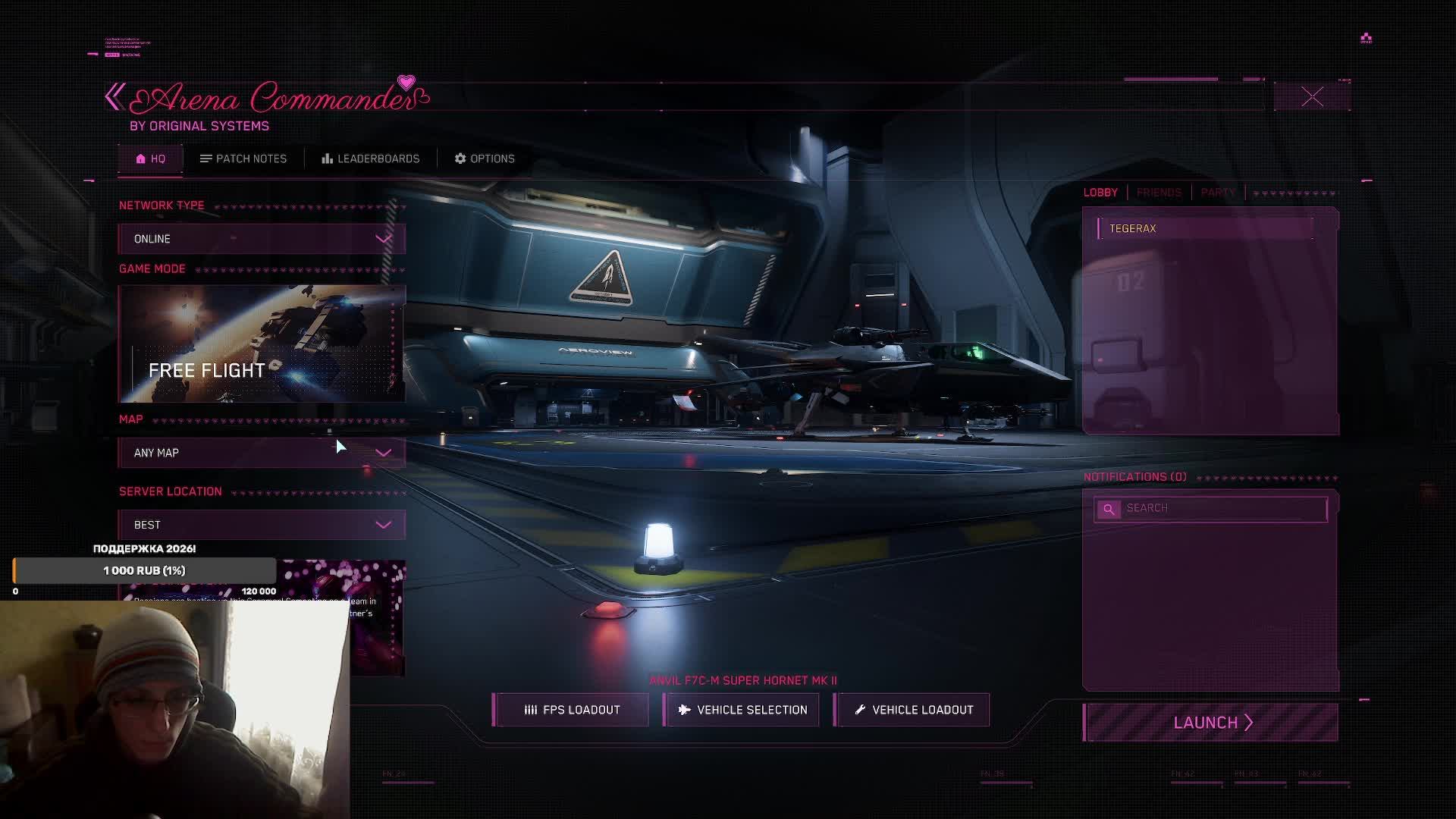The image size is (1456, 819).
Task: Show the Leaderboards tab
Action: click(x=370, y=158)
